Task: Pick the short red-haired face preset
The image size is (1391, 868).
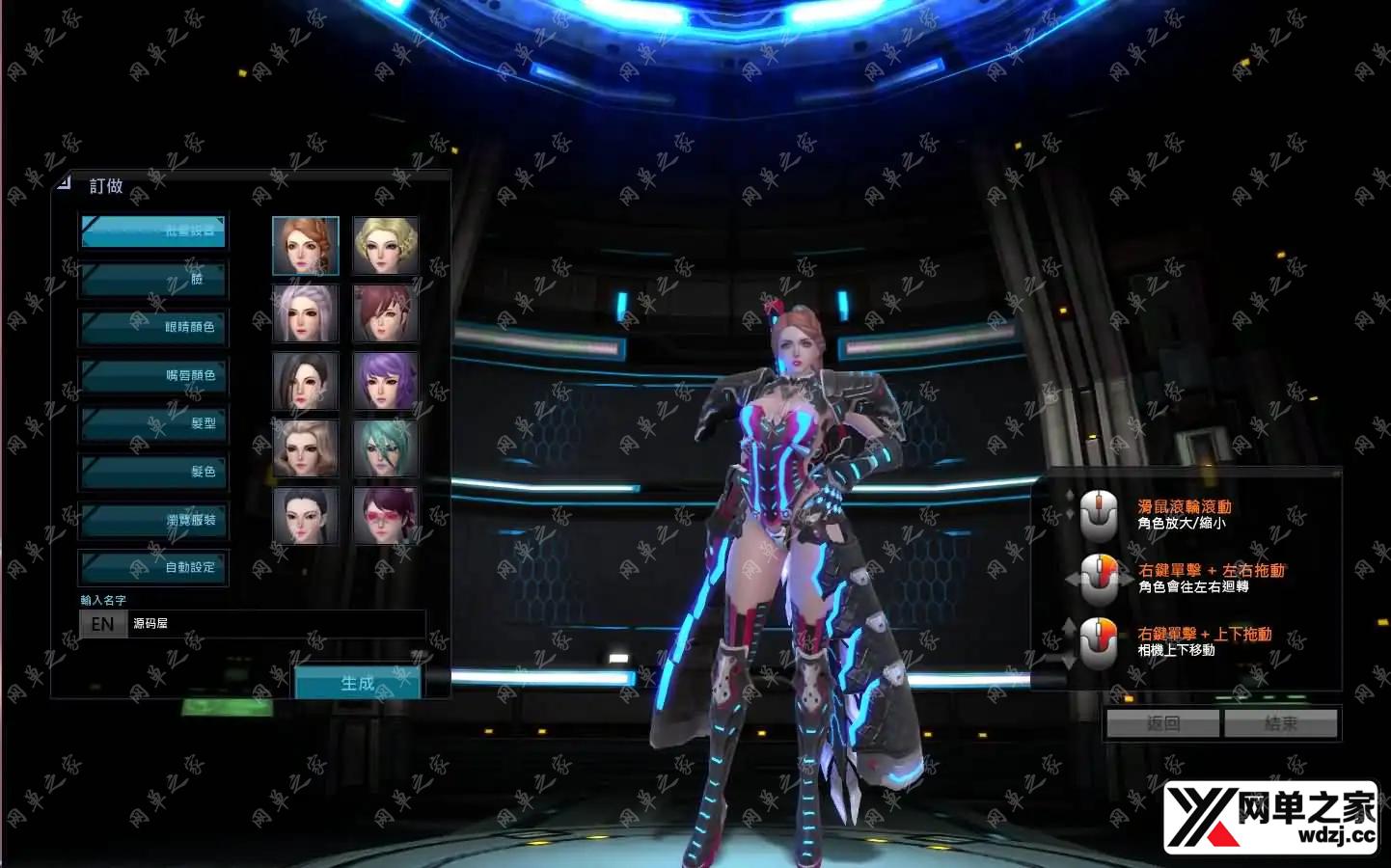Action: tap(386, 313)
